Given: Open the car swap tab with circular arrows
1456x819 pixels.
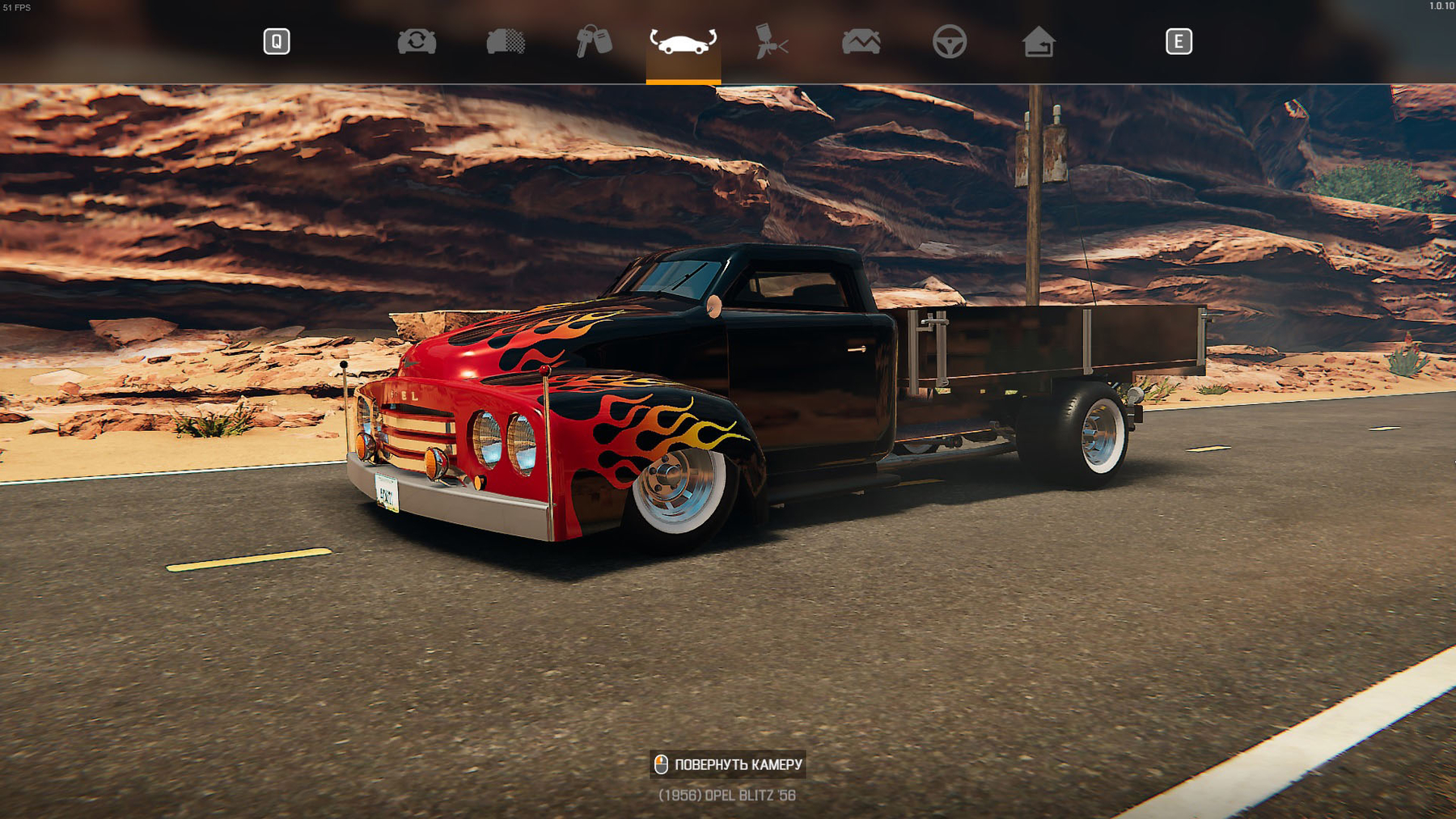Looking at the screenshot, I should coord(417,41).
